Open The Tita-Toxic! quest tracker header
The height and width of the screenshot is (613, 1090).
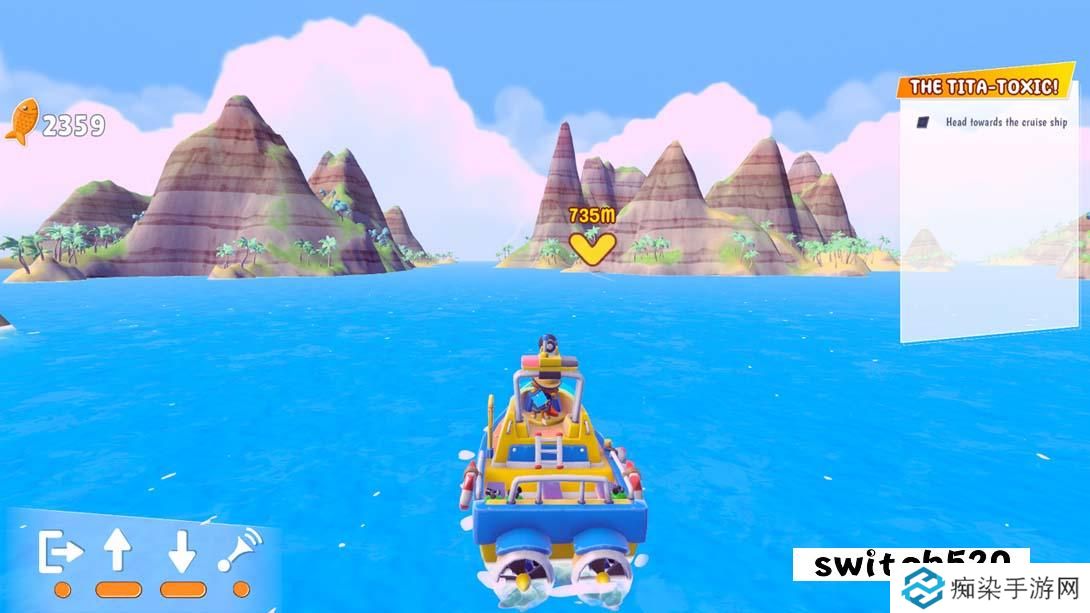click(x=984, y=87)
